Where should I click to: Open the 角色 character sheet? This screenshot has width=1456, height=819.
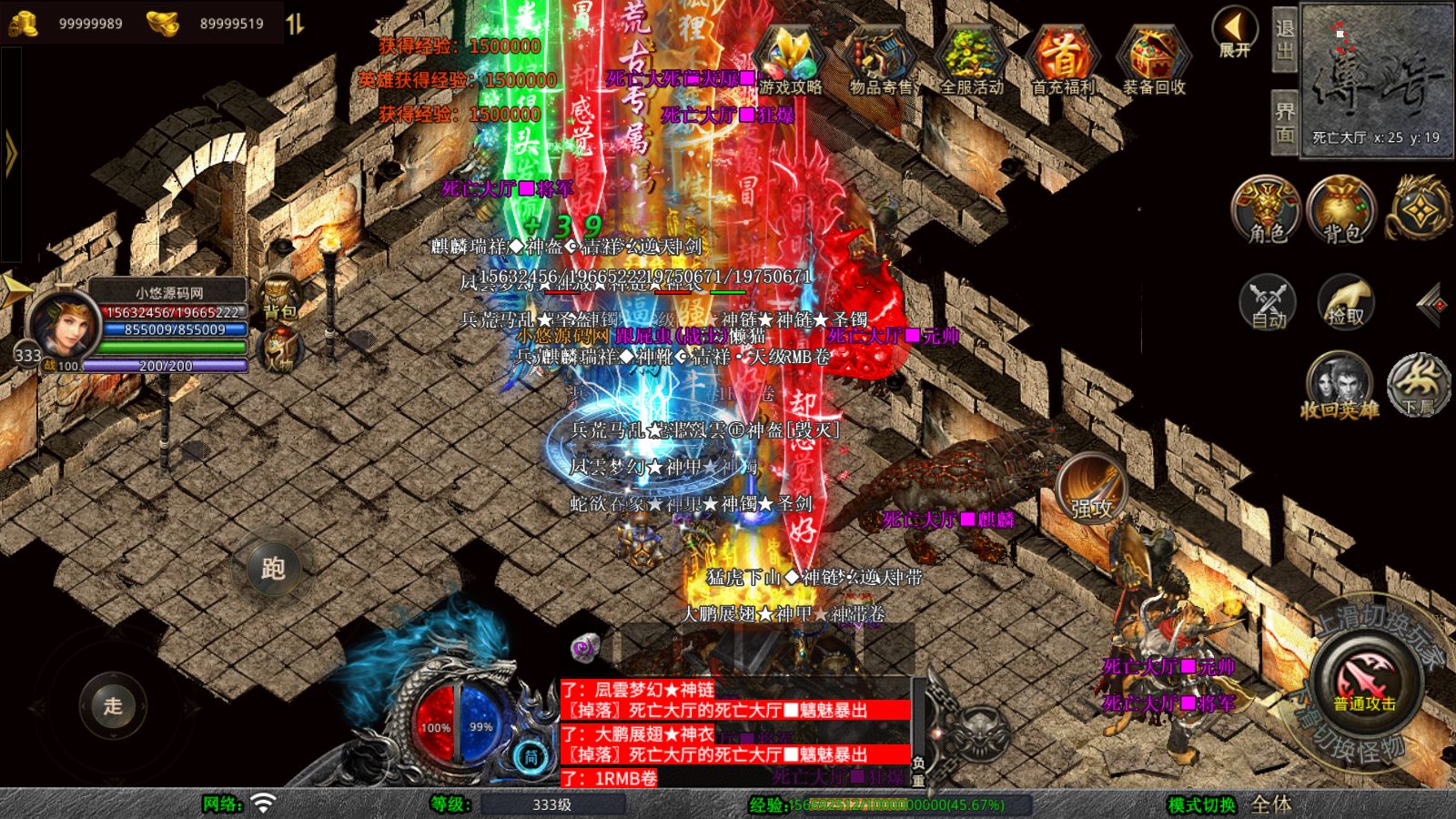pos(1267,209)
